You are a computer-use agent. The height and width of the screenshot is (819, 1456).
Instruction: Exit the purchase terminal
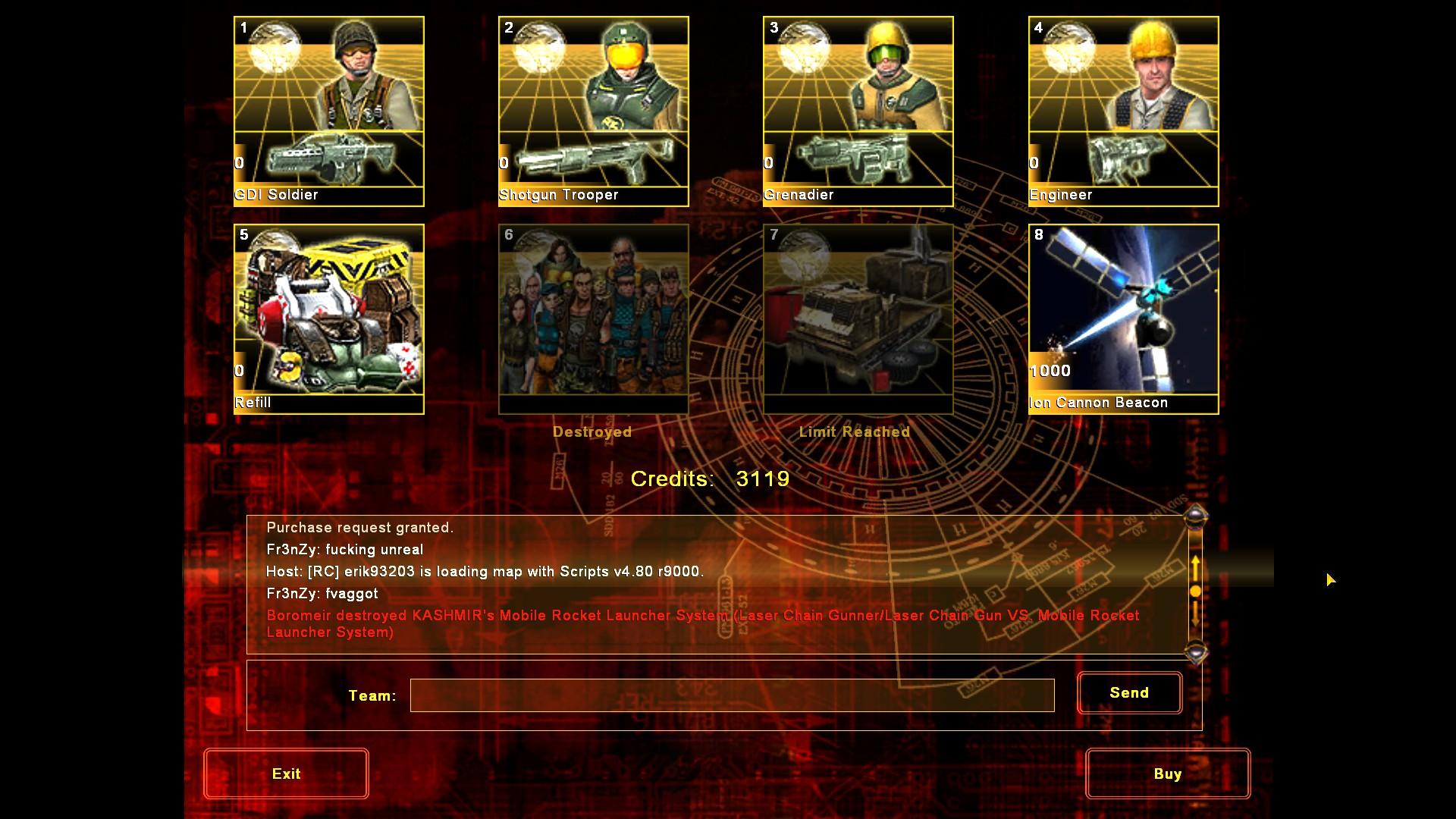click(x=286, y=773)
